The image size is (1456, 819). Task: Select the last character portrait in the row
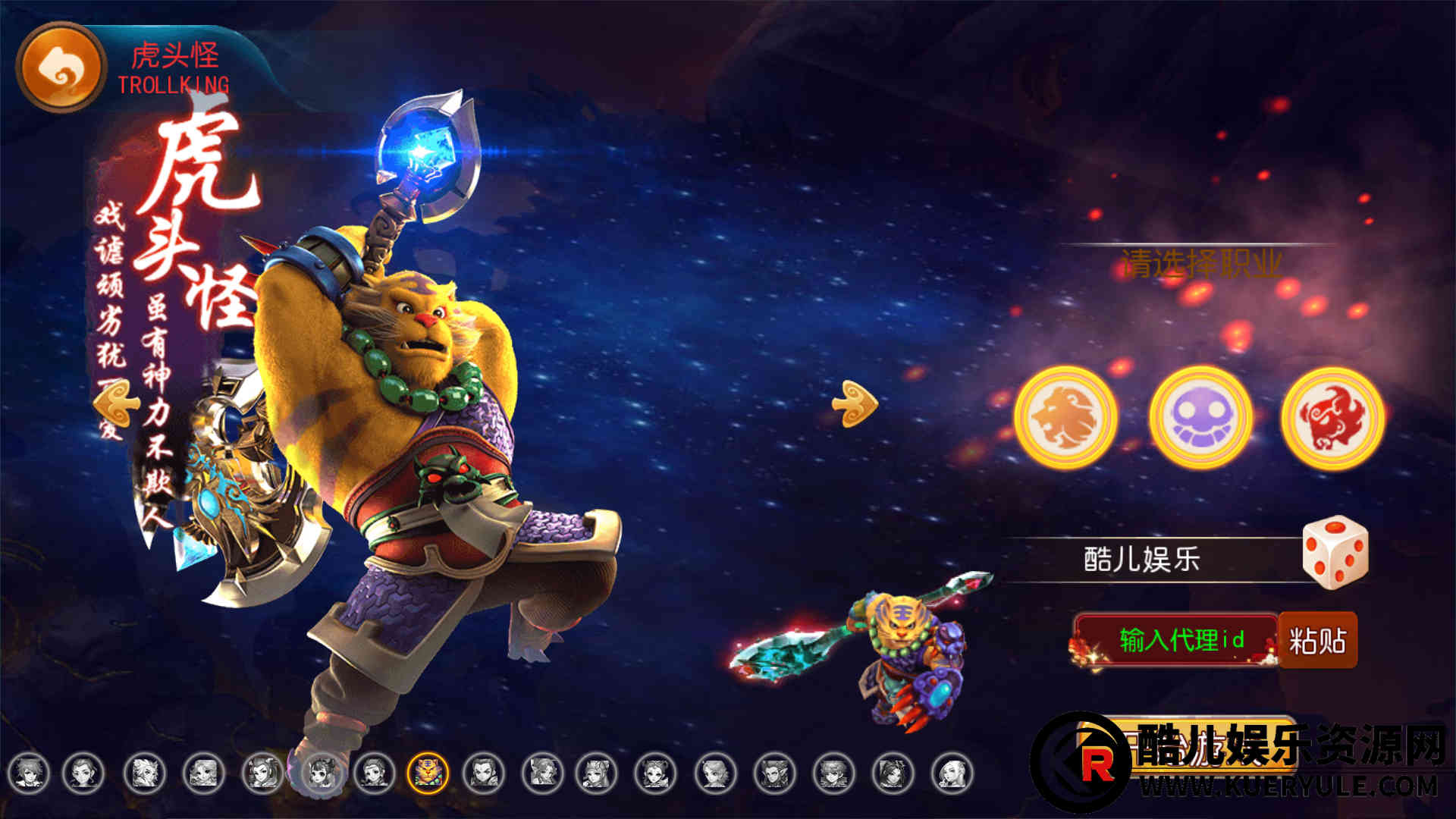(952, 773)
